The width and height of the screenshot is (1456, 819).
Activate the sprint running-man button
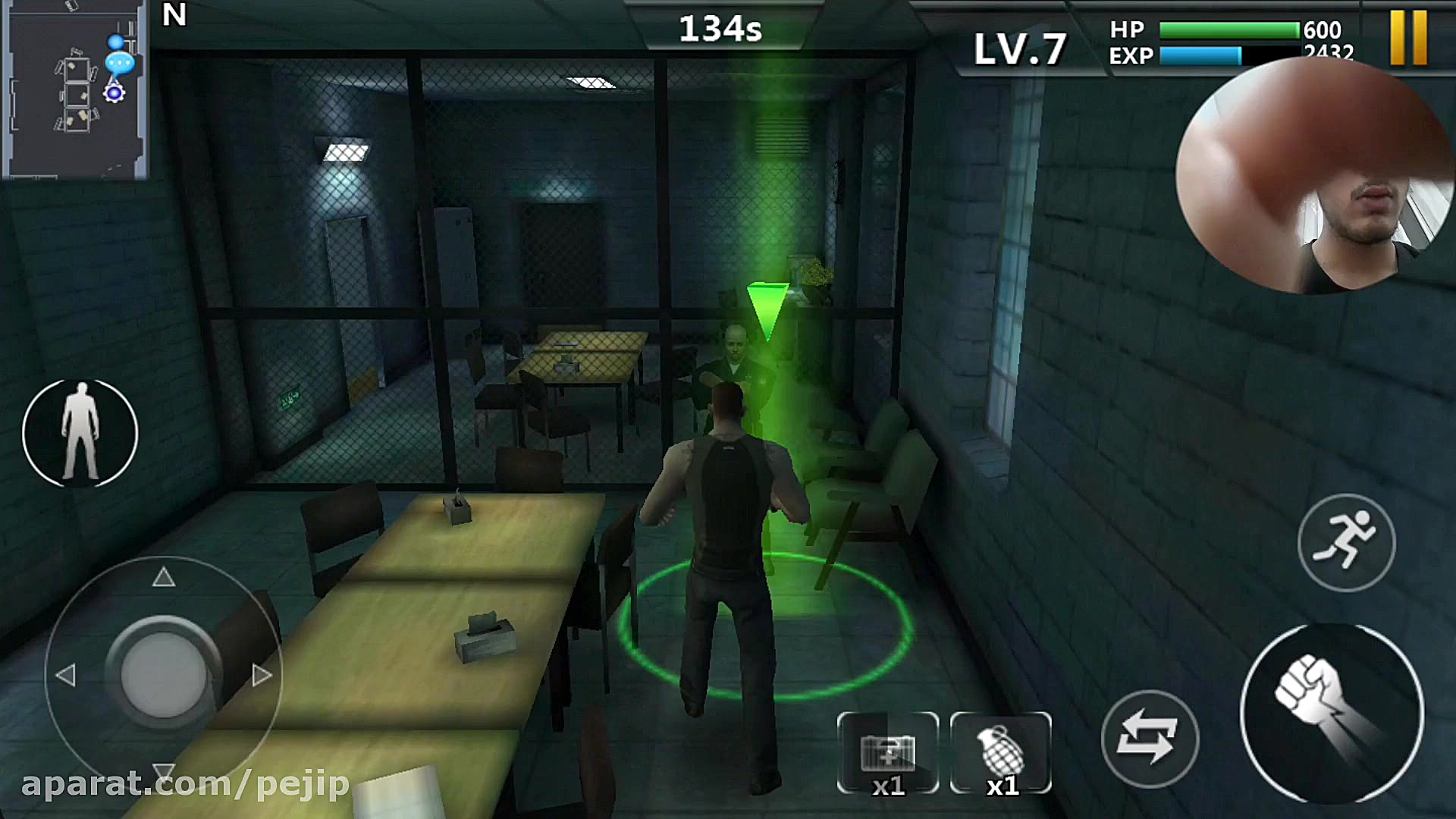click(1346, 542)
